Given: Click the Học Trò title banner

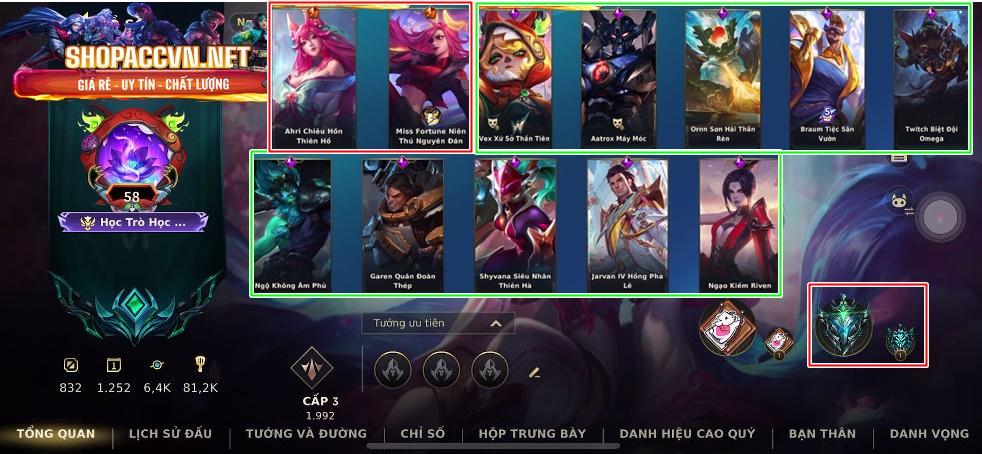Looking at the screenshot, I should click(133, 222).
